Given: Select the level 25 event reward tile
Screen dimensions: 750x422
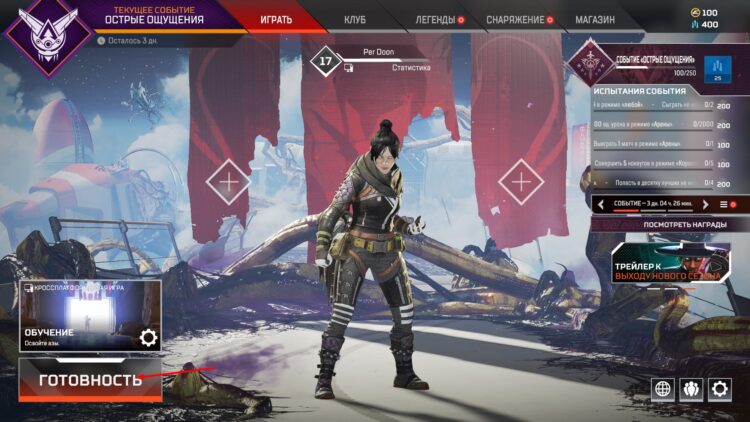Looking at the screenshot, I should tap(718, 68).
